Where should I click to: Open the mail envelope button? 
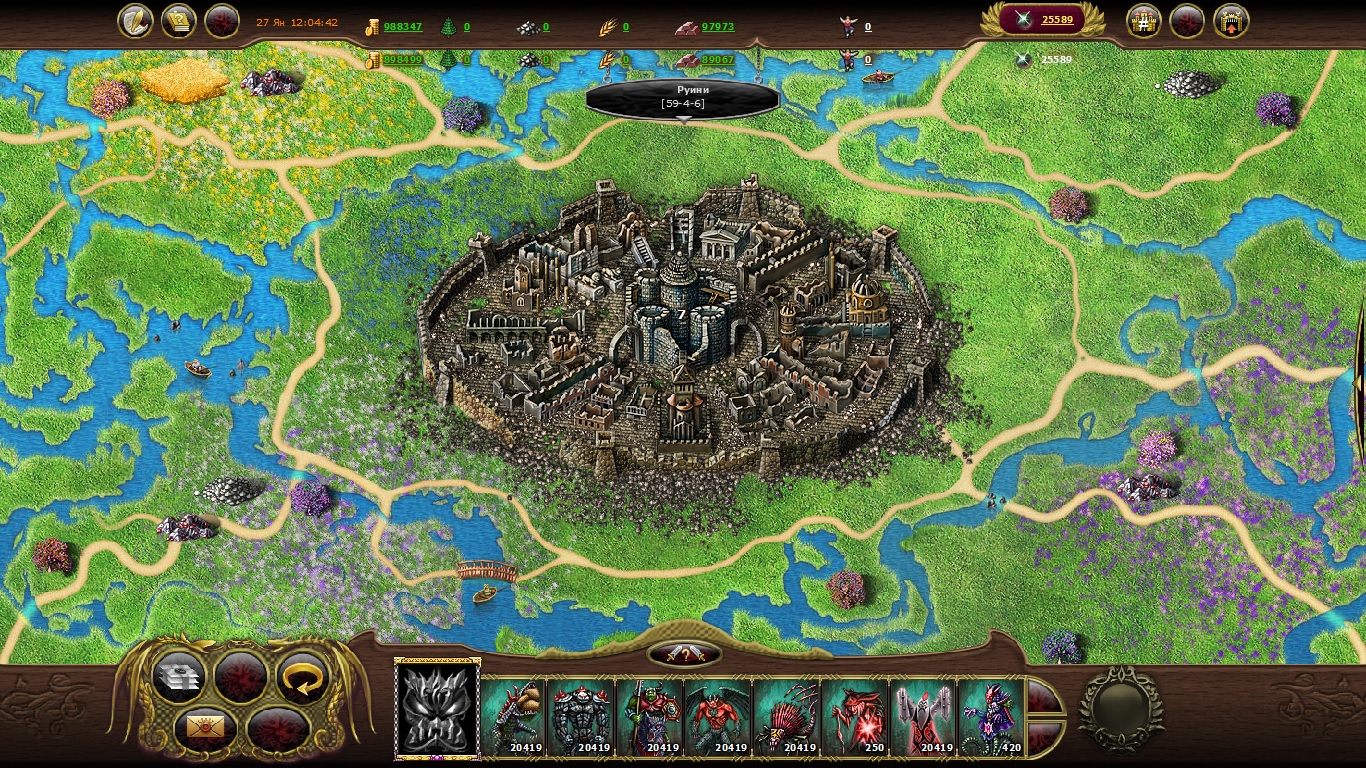click(205, 728)
